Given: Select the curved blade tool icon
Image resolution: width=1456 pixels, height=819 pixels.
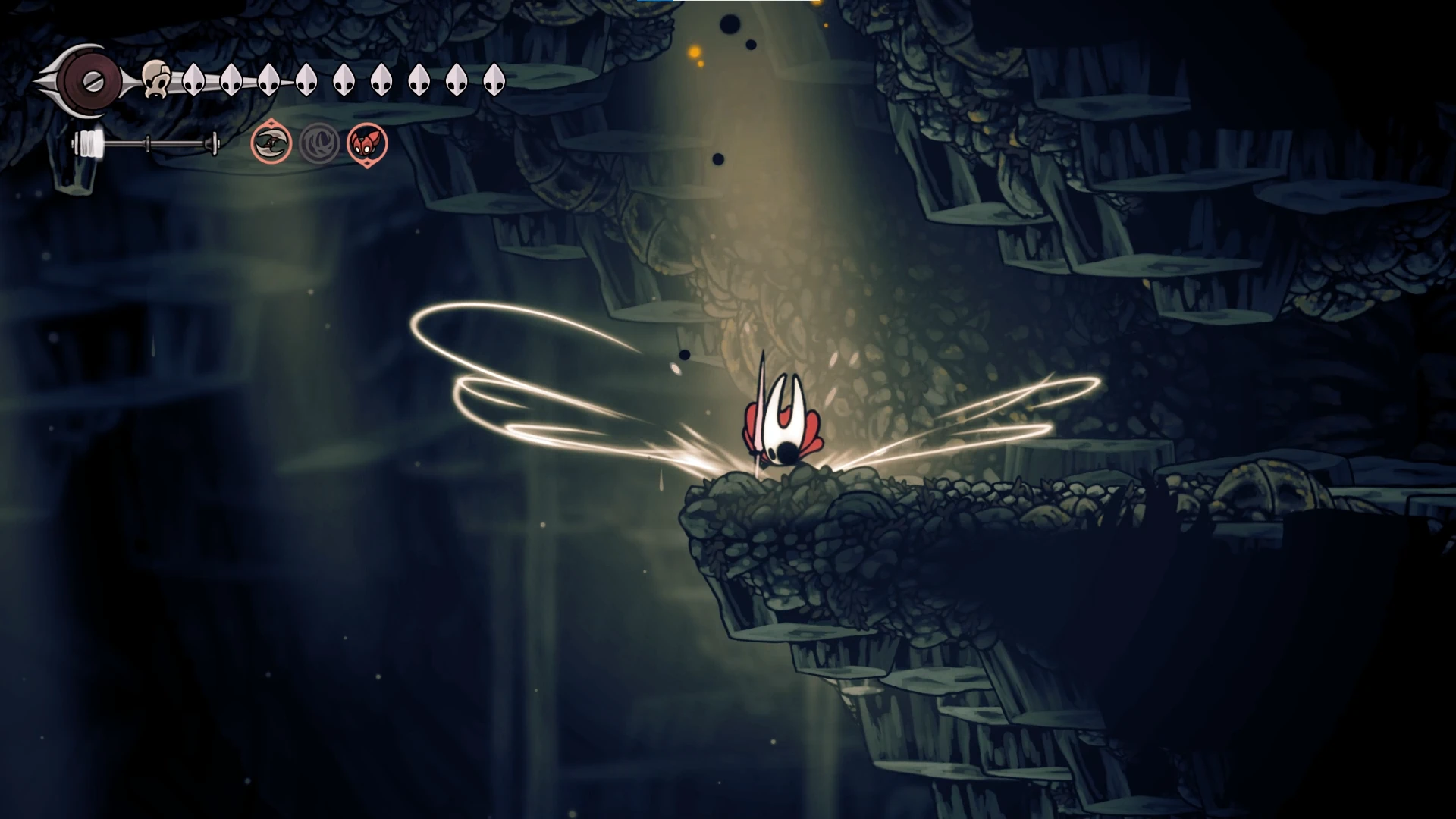Looking at the screenshot, I should point(271,143).
